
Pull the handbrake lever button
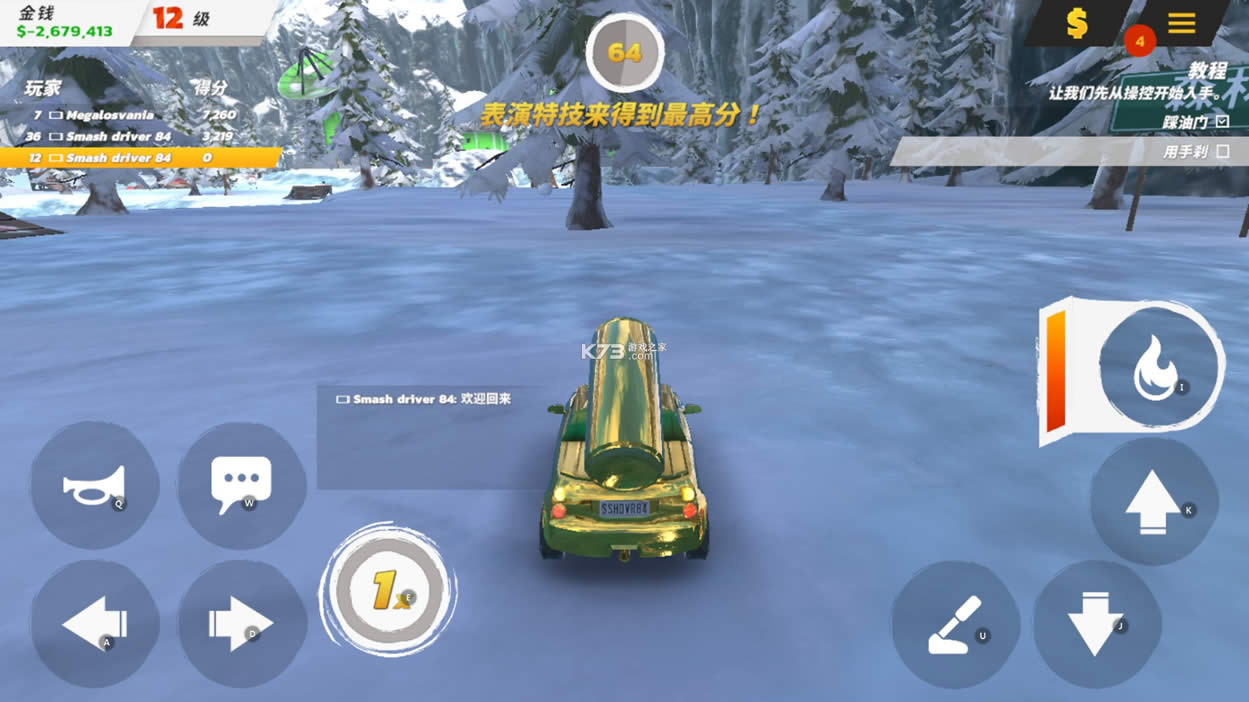[x=955, y=624]
